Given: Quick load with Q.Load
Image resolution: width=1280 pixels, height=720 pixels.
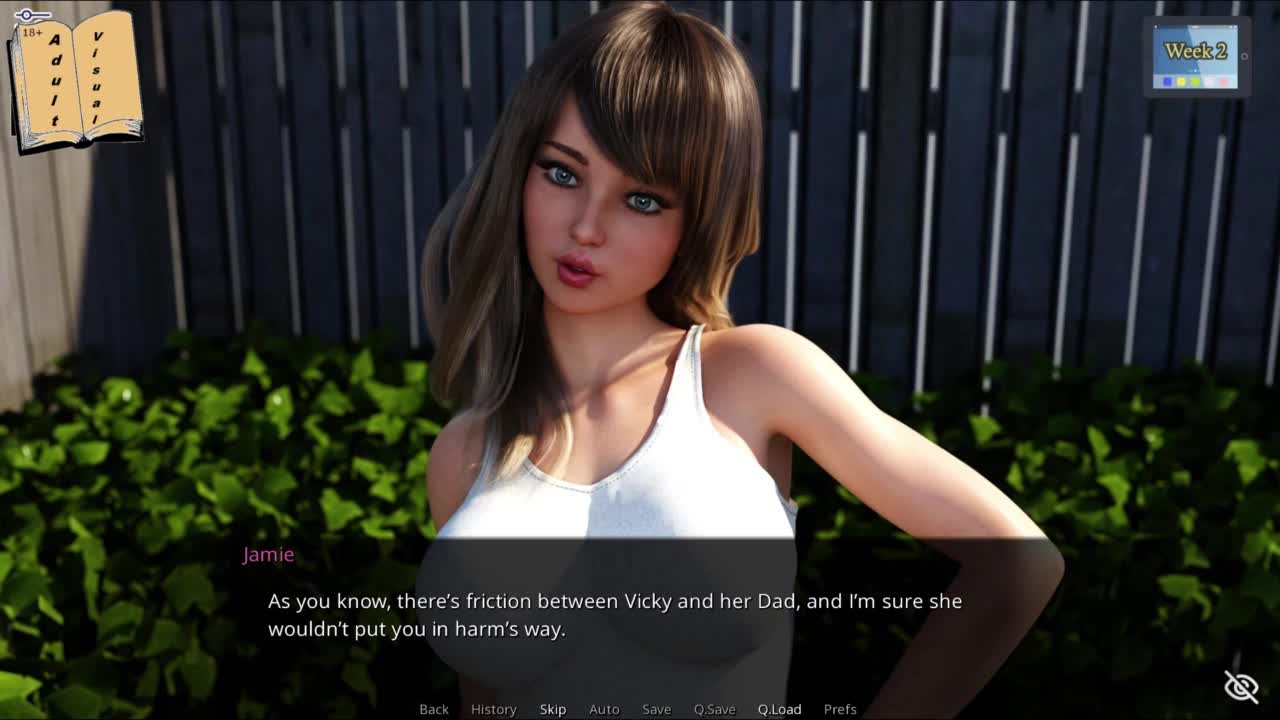Looking at the screenshot, I should [x=779, y=709].
